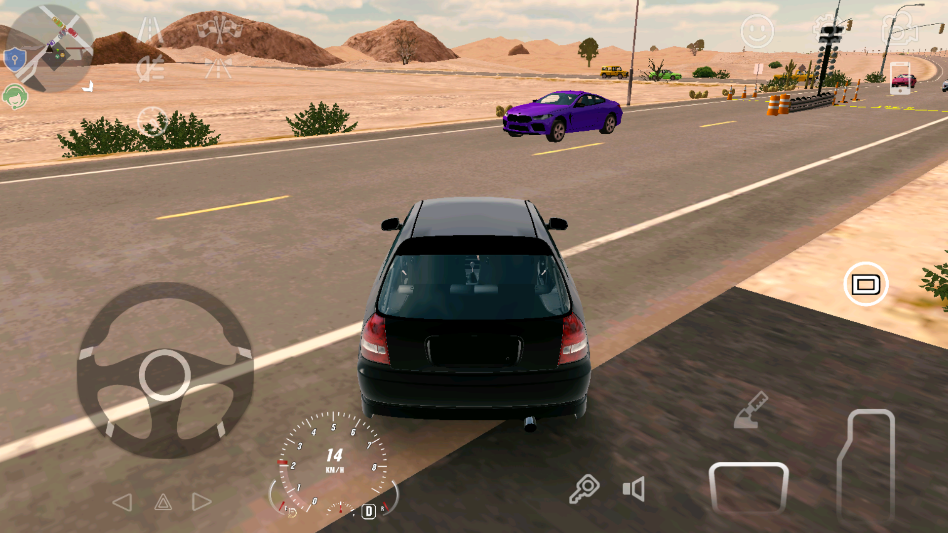This screenshot has width=948, height=533.
Task: Grab the steering wheel control
Action: tap(165, 371)
